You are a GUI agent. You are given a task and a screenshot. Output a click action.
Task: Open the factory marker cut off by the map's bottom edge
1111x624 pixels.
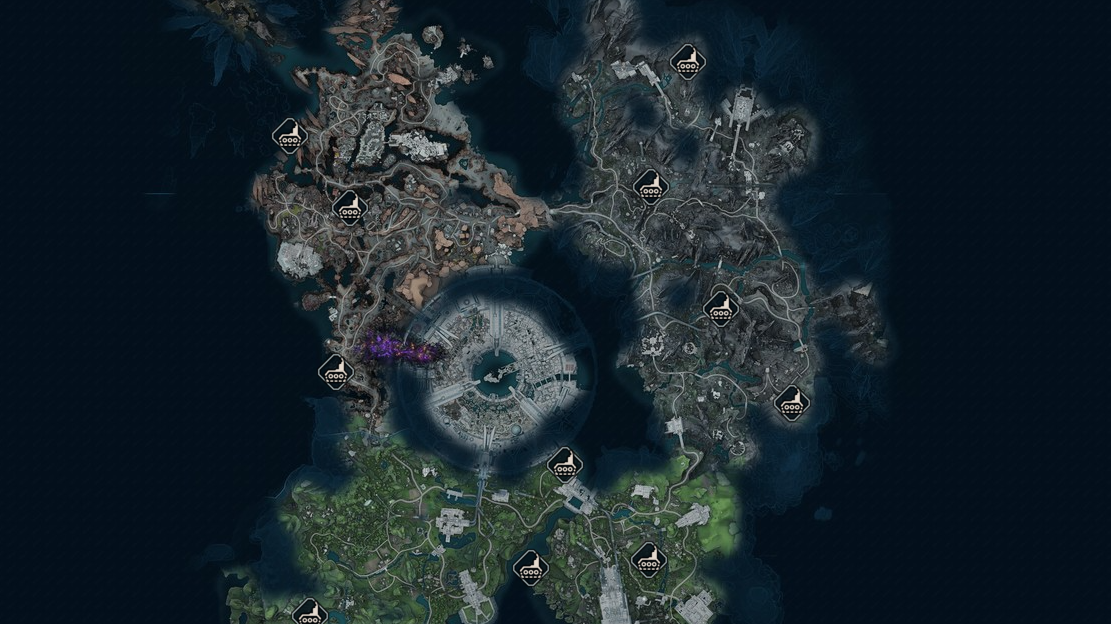point(309,611)
